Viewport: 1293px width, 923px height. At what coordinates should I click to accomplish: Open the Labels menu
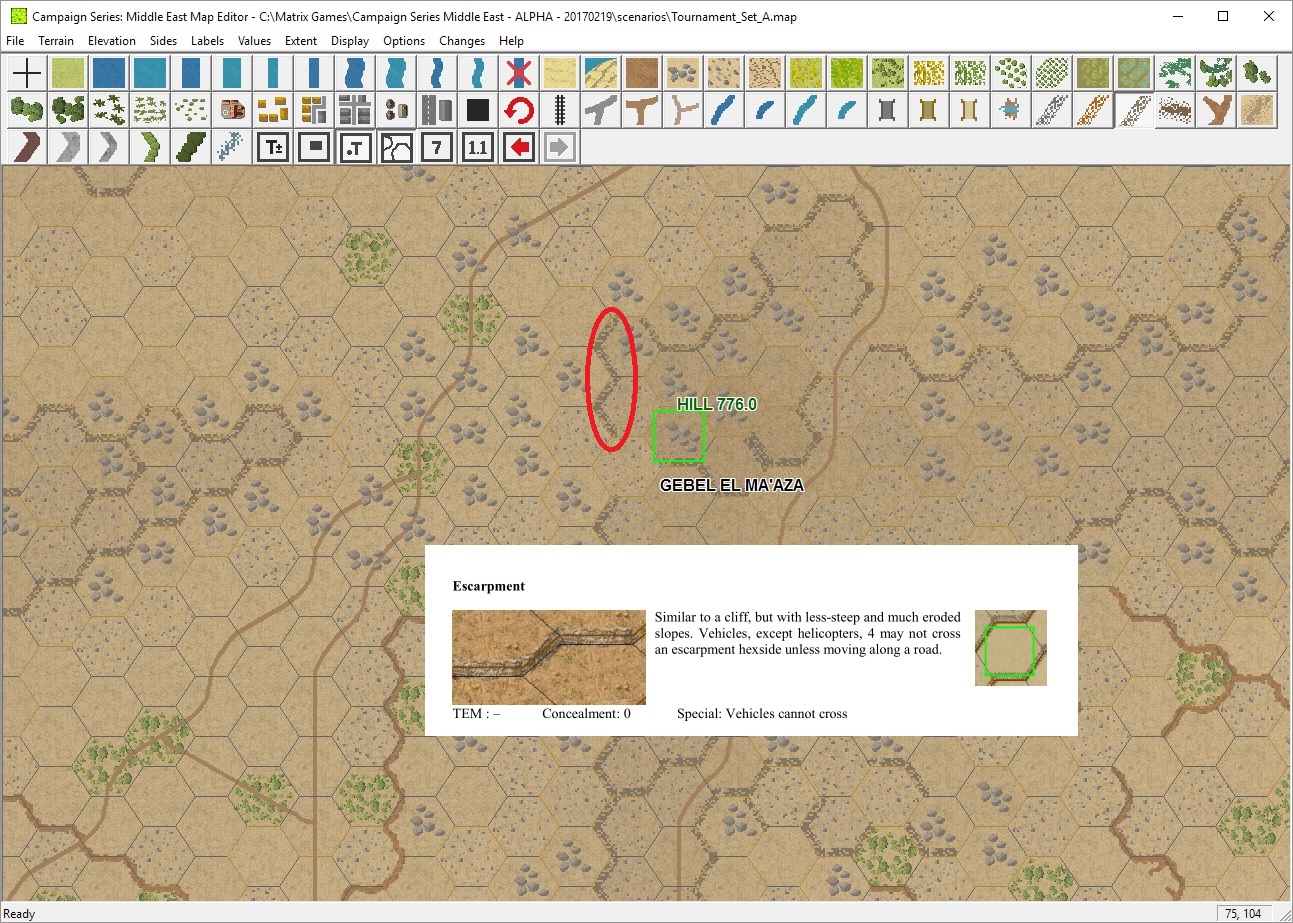[207, 41]
